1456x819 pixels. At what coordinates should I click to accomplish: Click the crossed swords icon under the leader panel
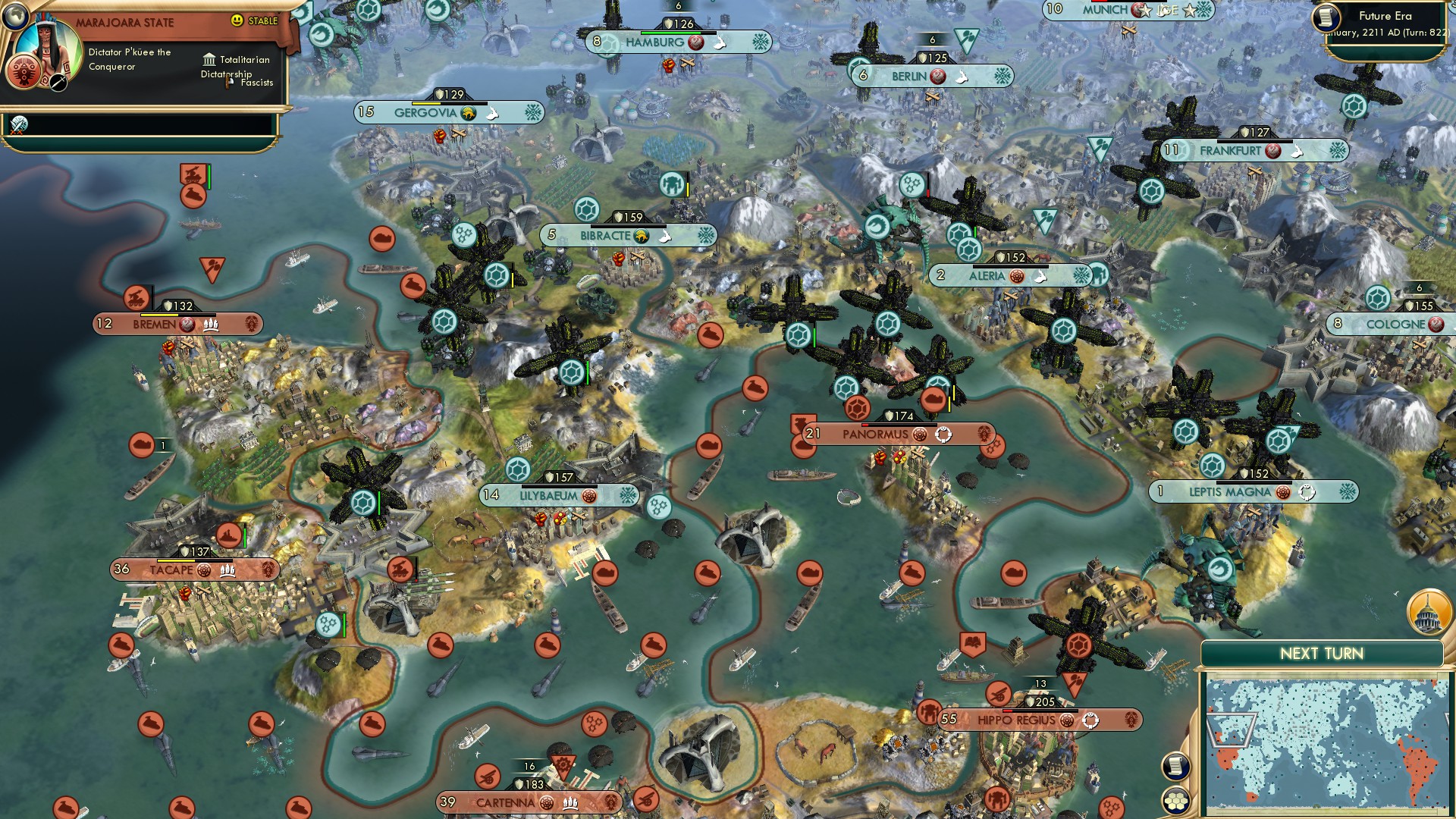coord(19,124)
